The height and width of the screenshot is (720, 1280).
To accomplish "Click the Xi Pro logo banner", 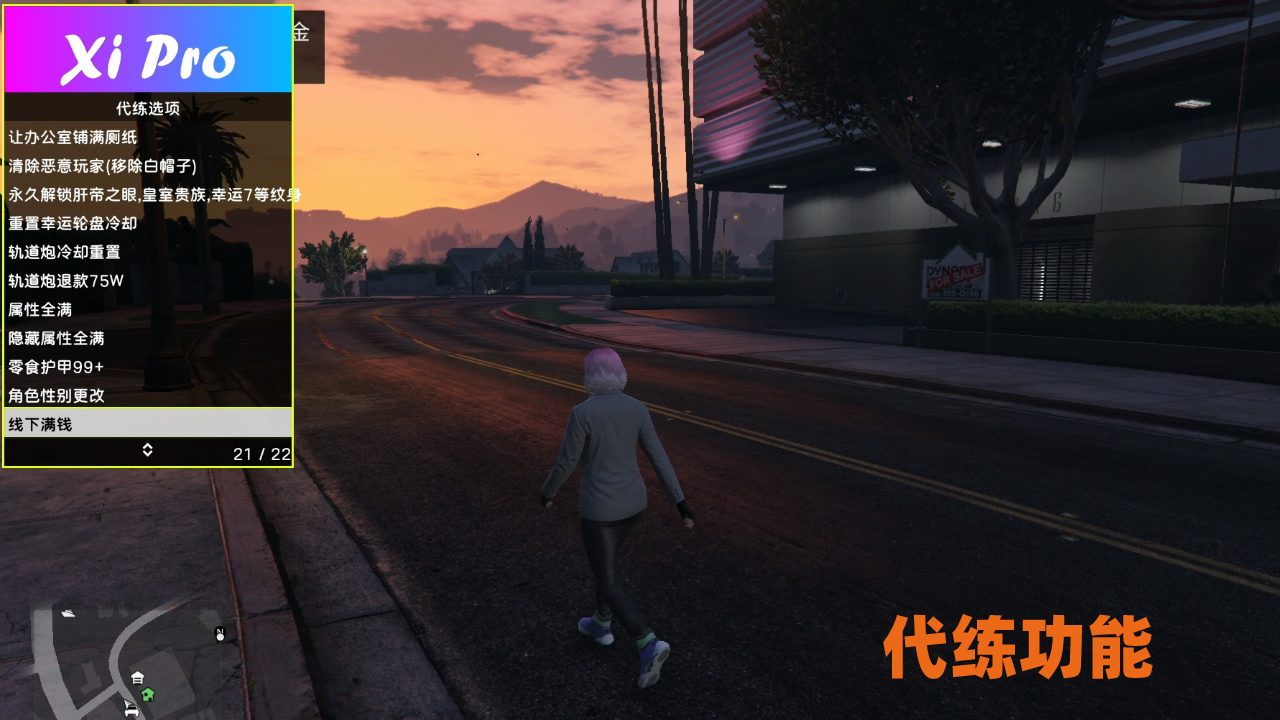I will (148, 48).
